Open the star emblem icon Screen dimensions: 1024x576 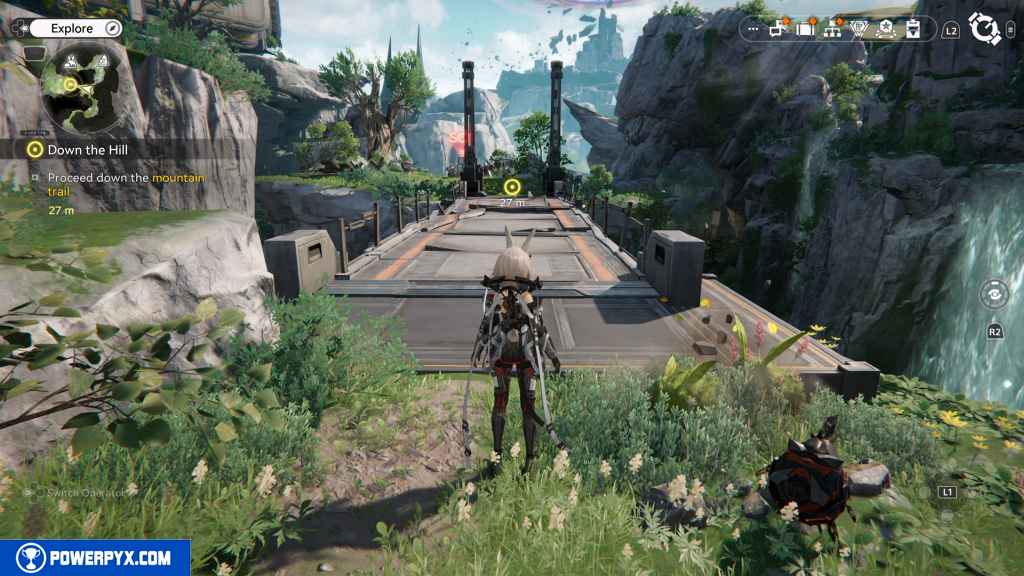886,30
